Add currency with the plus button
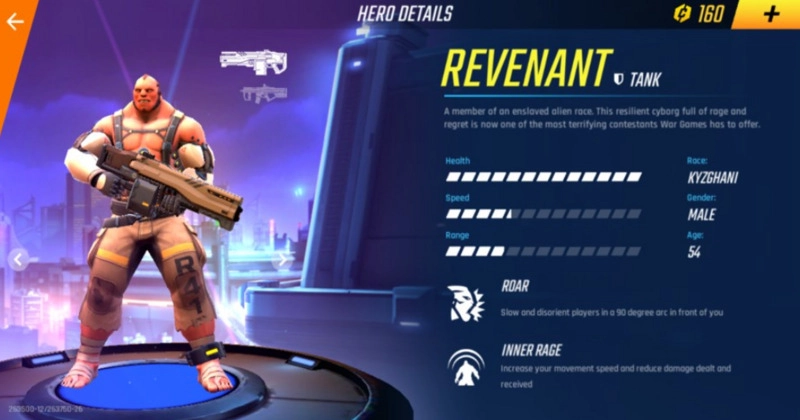This screenshot has width=800, height=420. 771,14
